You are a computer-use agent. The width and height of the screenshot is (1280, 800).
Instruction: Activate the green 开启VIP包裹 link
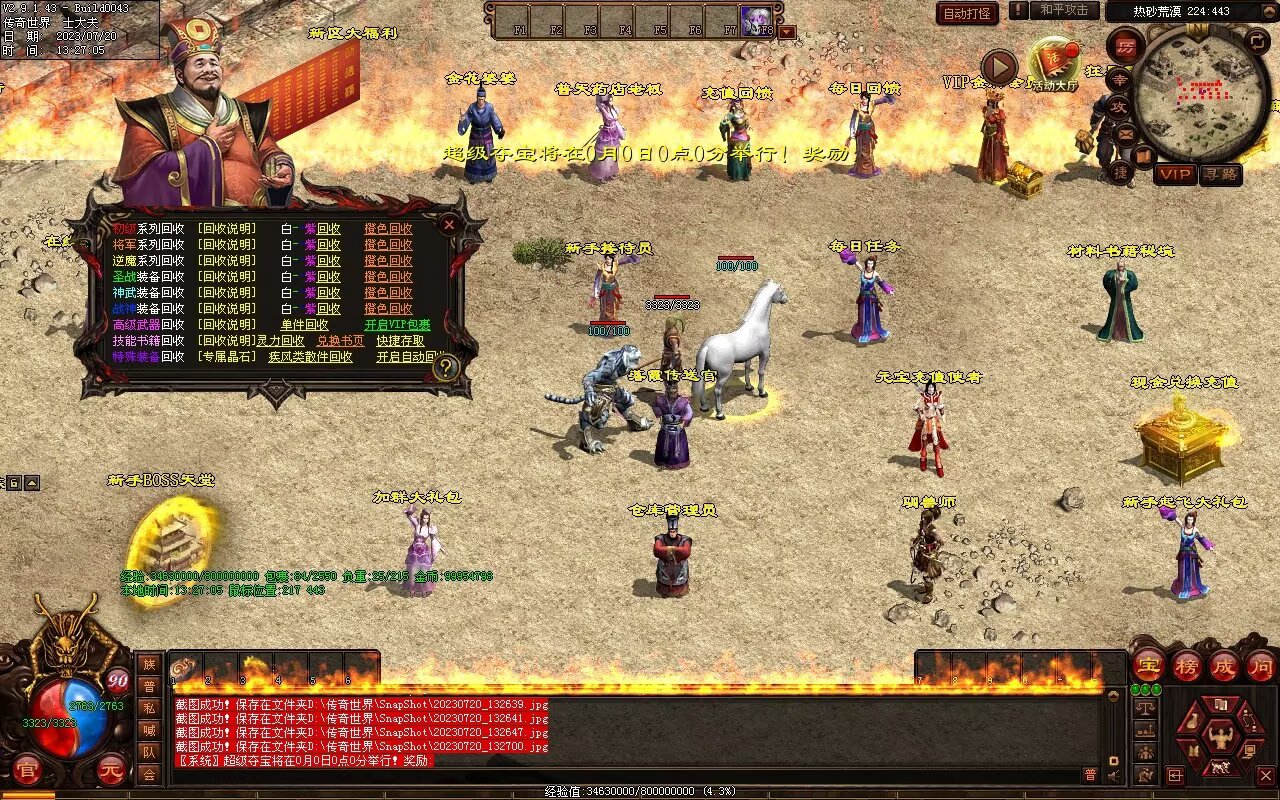[x=397, y=325]
